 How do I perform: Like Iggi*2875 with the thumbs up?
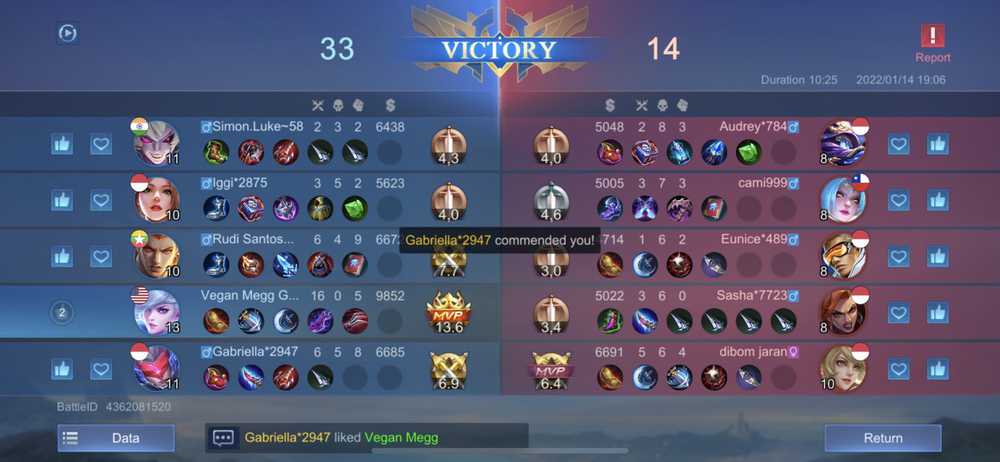point(62,200)
